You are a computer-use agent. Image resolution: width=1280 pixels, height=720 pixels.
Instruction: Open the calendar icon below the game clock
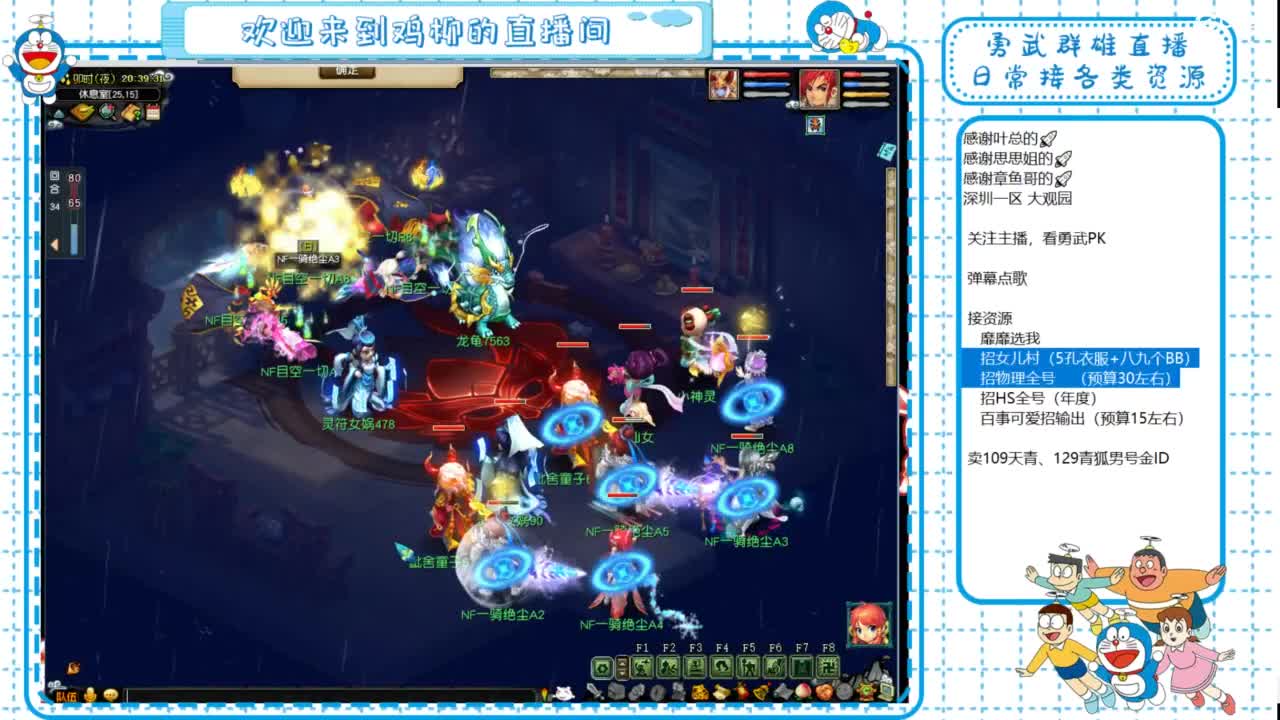[153, 113]
